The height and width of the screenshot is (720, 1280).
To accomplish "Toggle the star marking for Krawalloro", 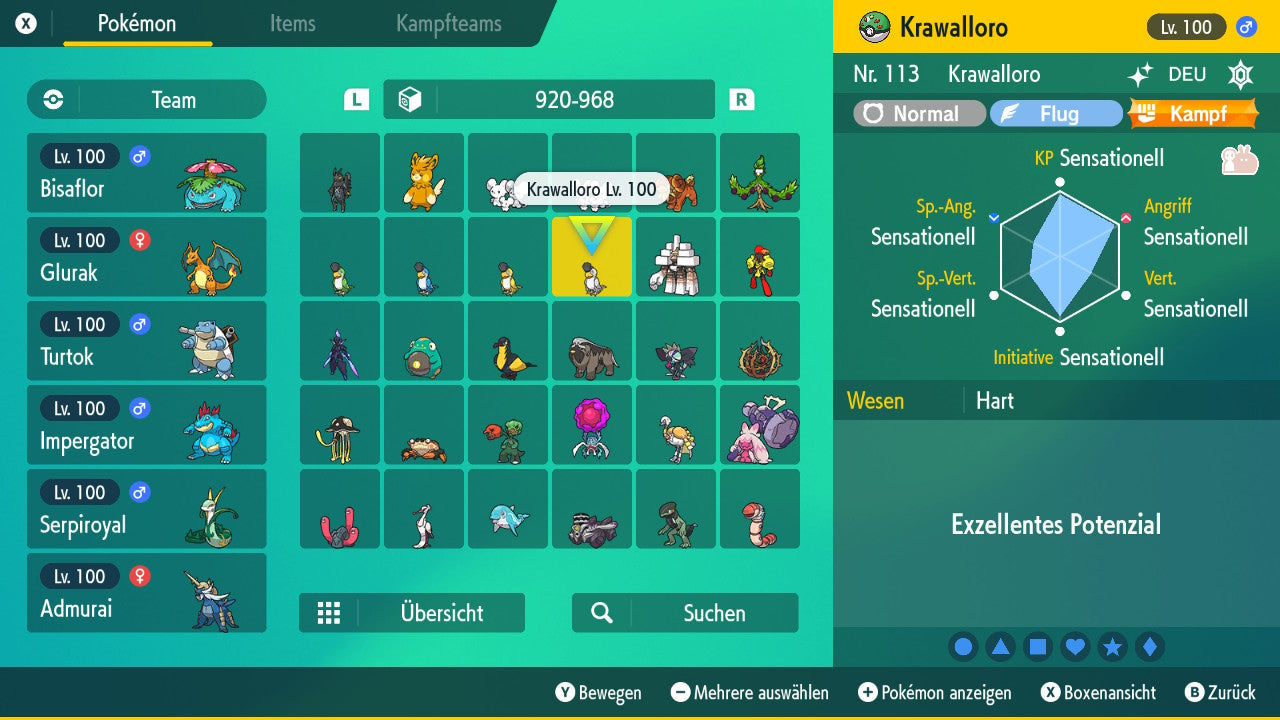I will 1113,646.
